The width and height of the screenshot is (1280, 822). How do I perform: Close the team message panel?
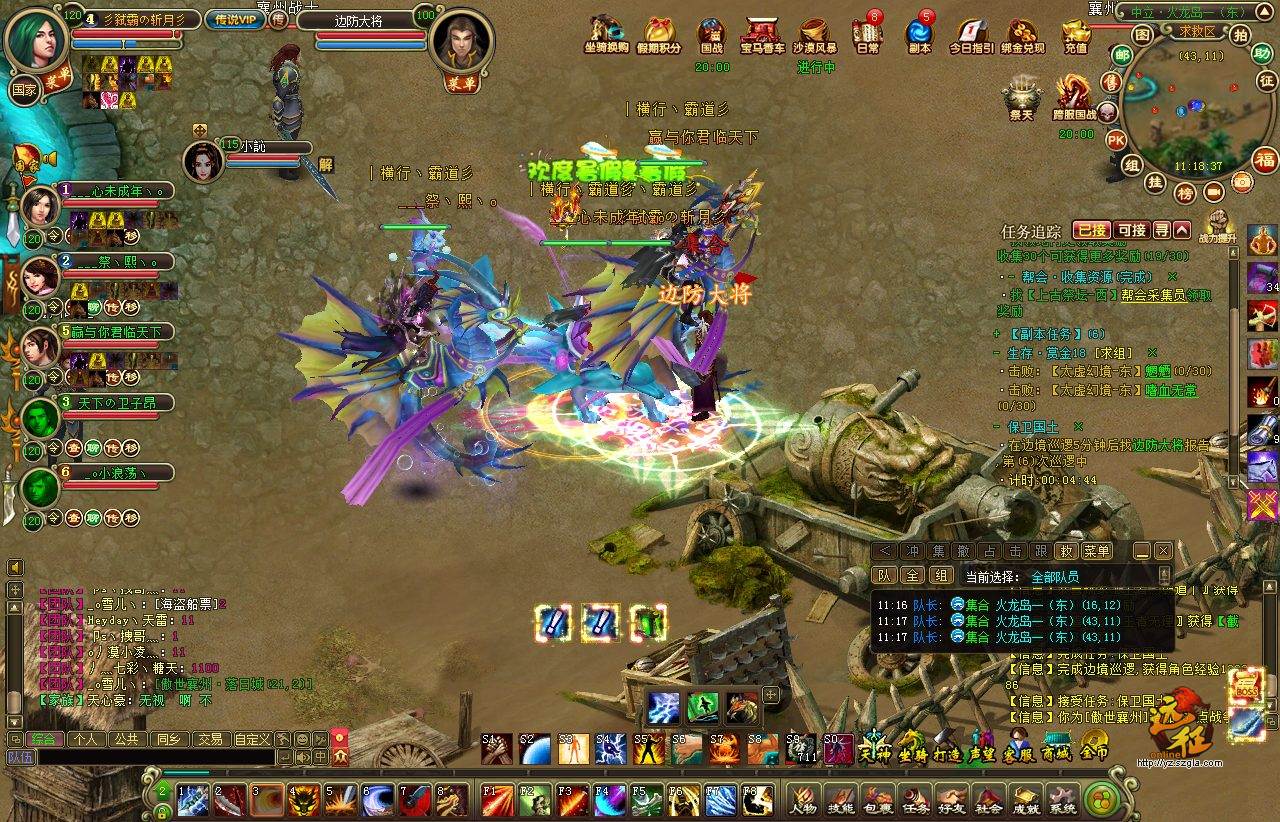coord(1163,551)
